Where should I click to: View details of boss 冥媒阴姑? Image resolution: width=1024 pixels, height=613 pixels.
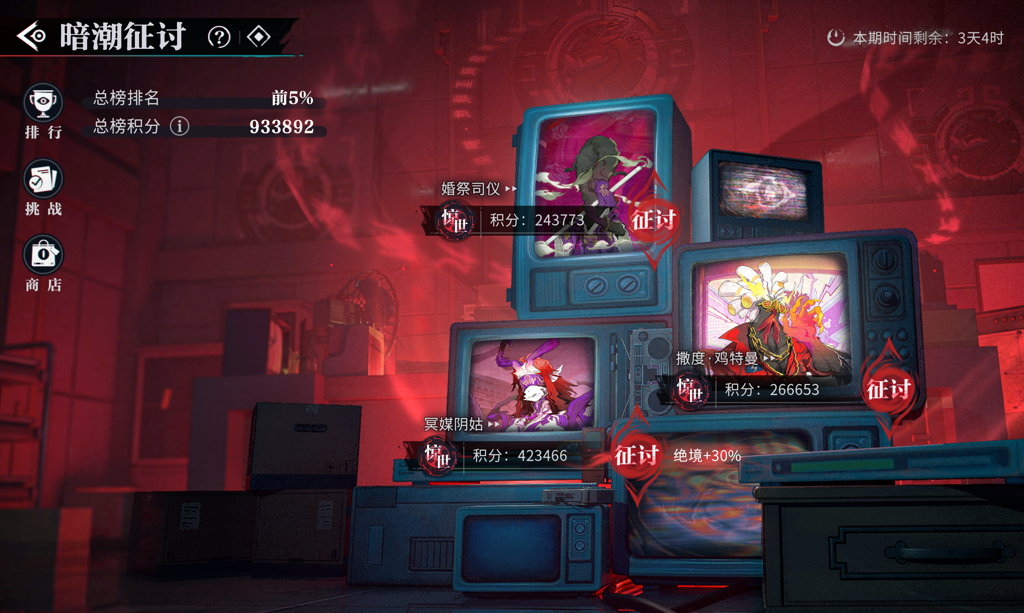coord(461,425)
